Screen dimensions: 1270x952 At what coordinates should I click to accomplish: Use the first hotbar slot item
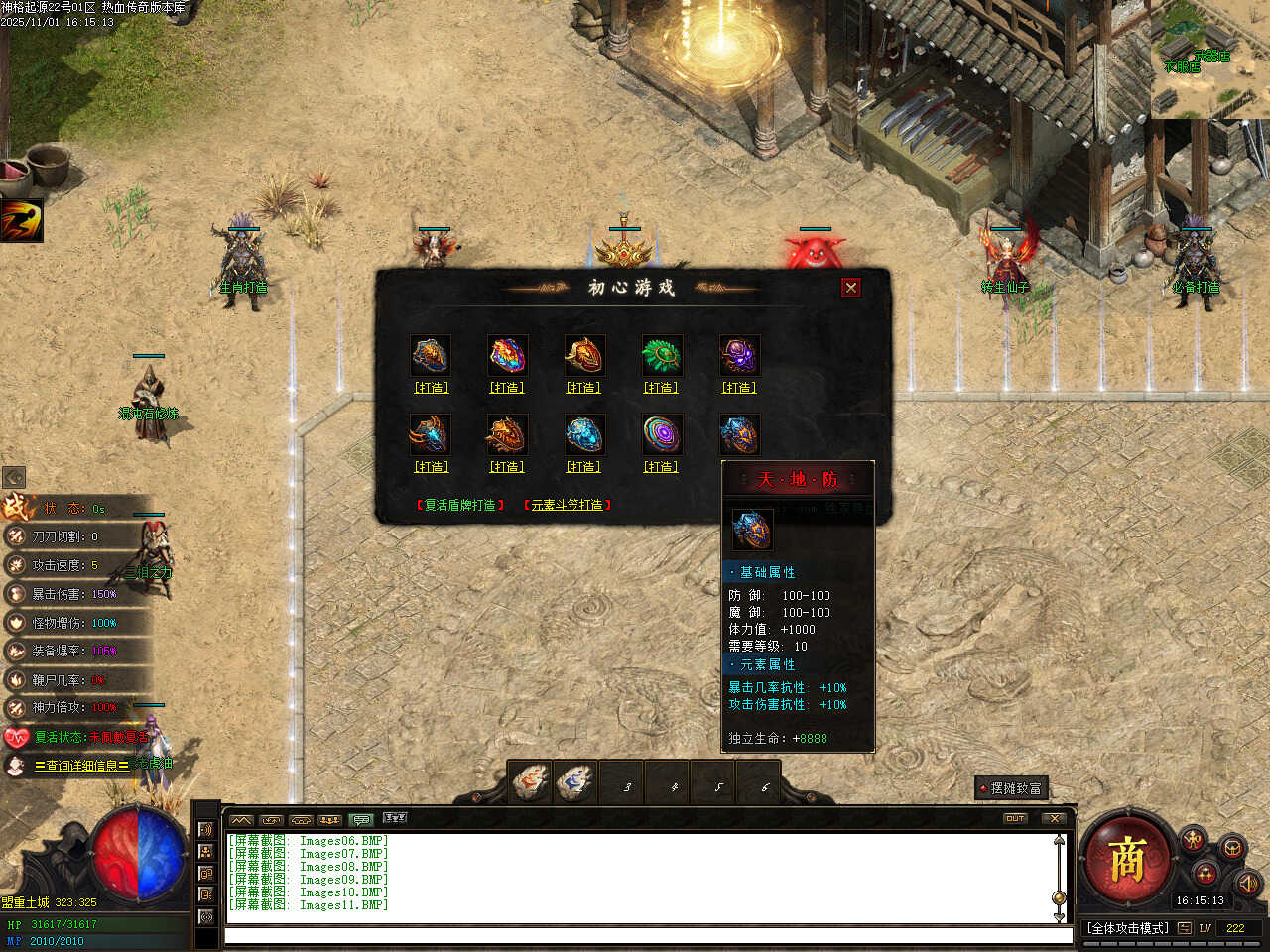530,783
